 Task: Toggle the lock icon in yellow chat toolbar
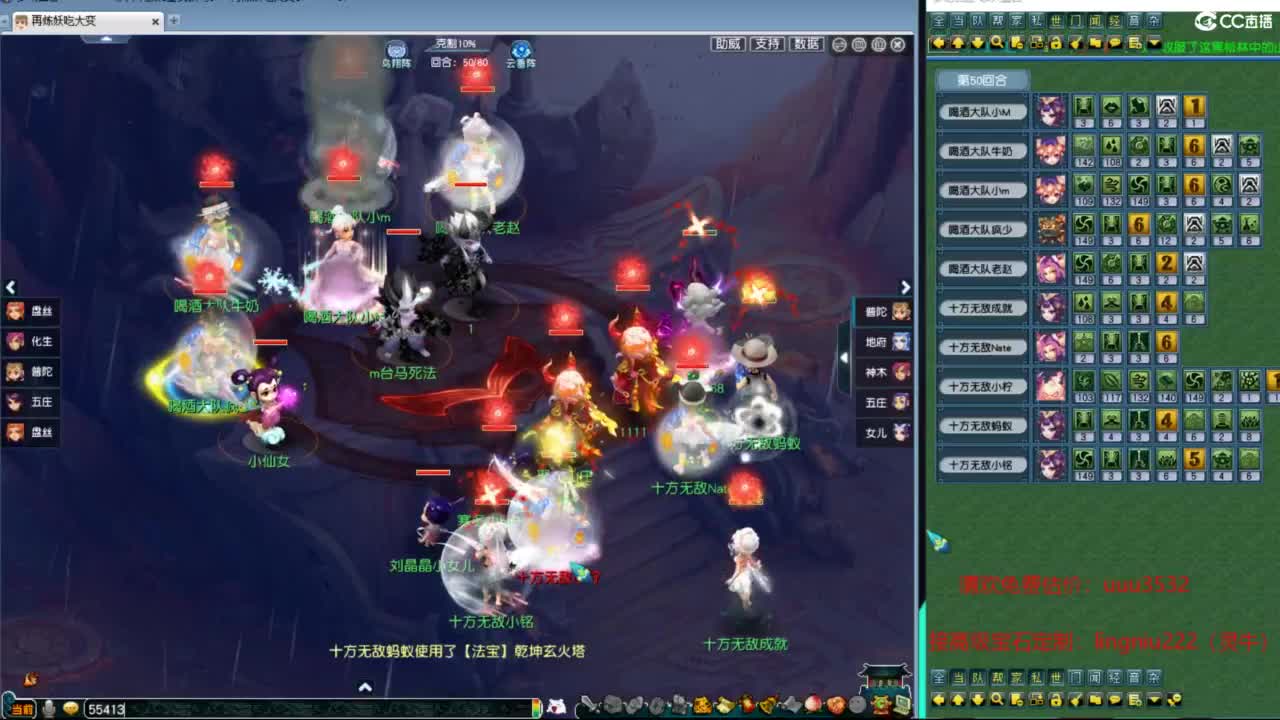tap(1057, 42)
